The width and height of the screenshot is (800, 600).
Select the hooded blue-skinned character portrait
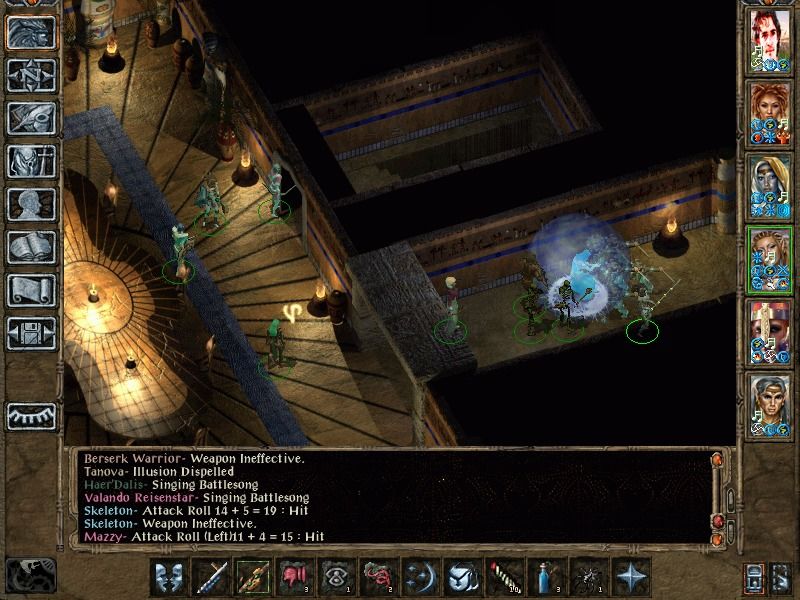tap(770, 185)
